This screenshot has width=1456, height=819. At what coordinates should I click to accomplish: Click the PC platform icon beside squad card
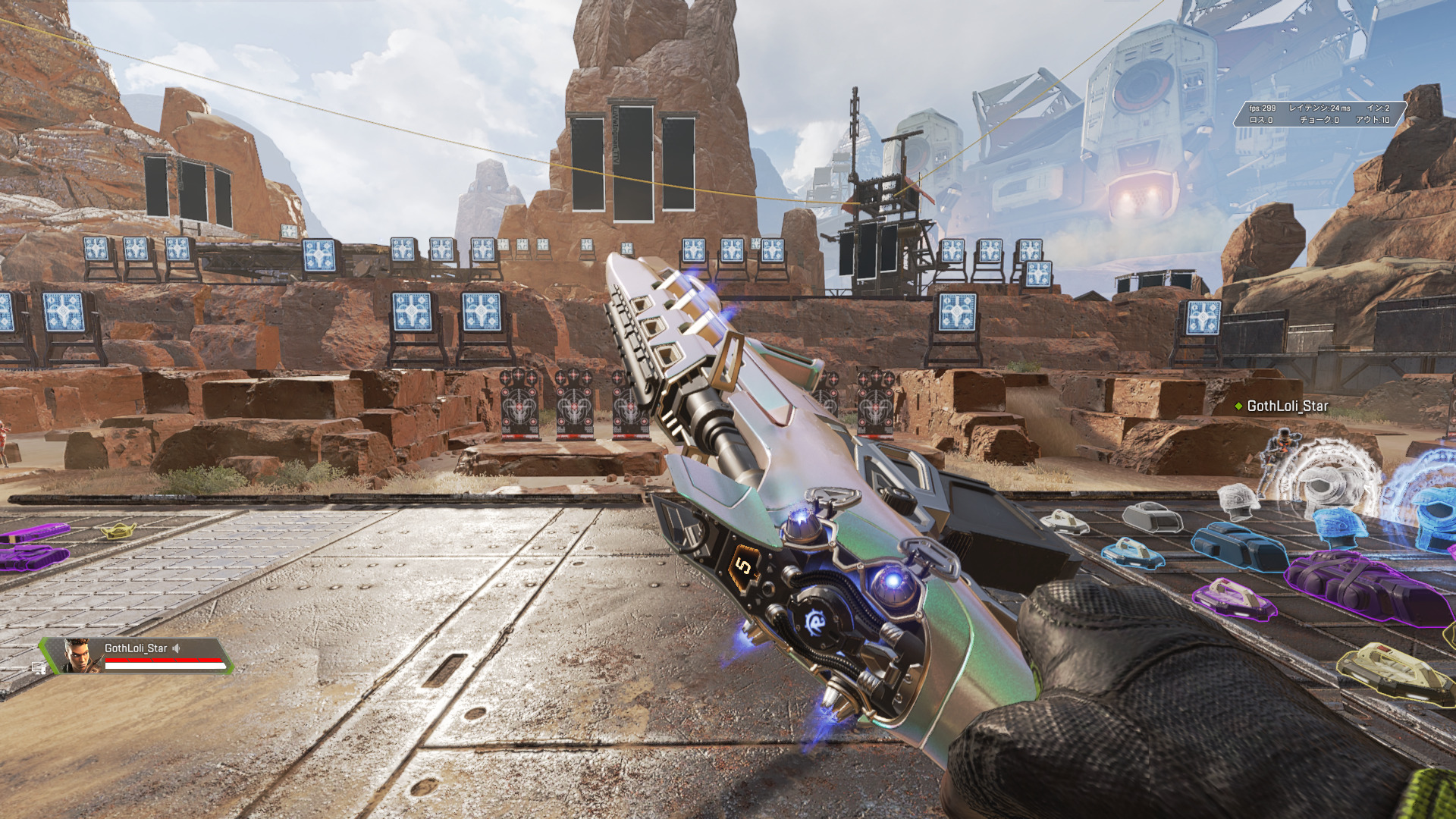pos(39,668)
